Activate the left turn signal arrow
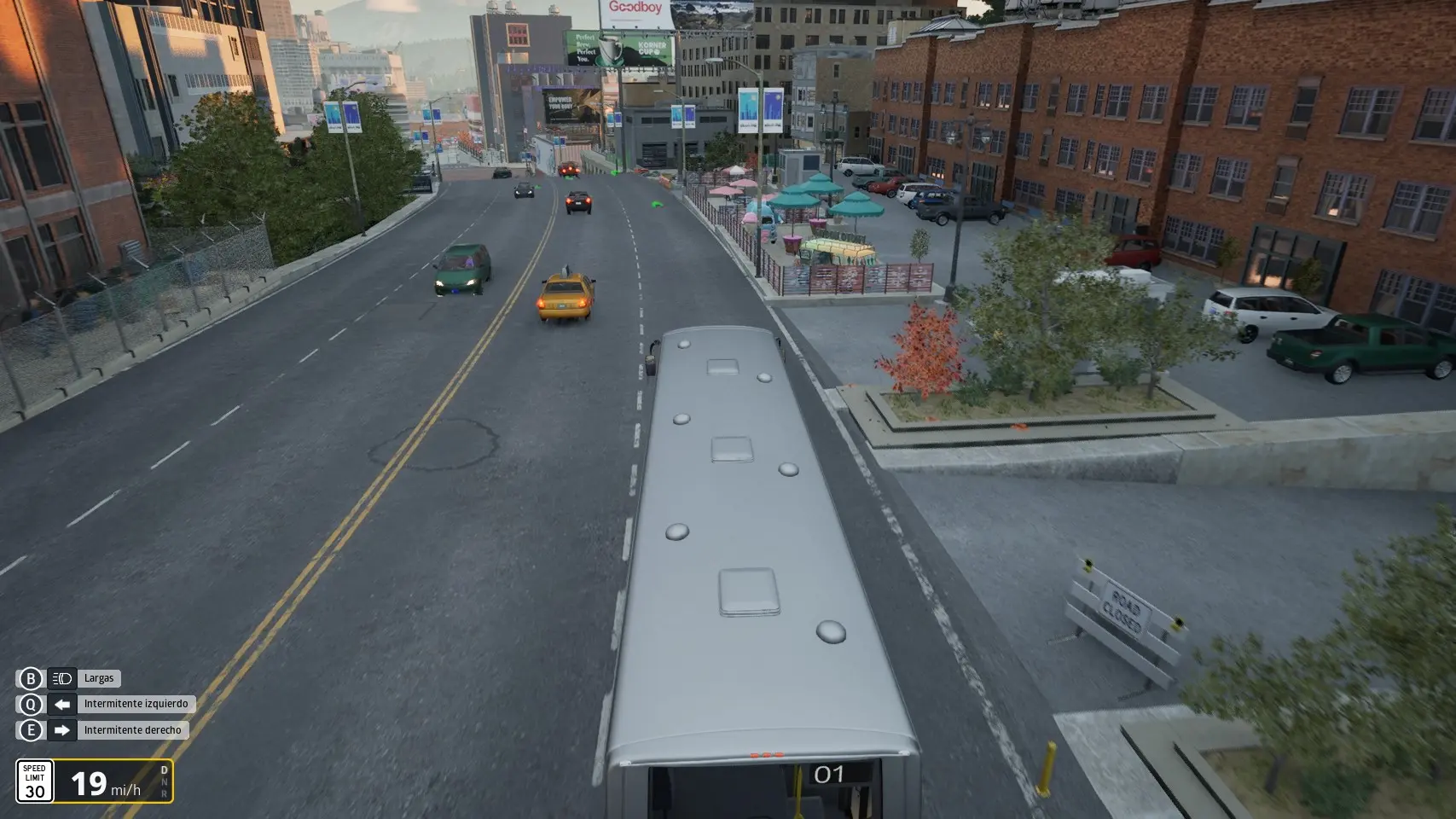The width and height of the screenshot is (1456, 819). tap(61, 705)
